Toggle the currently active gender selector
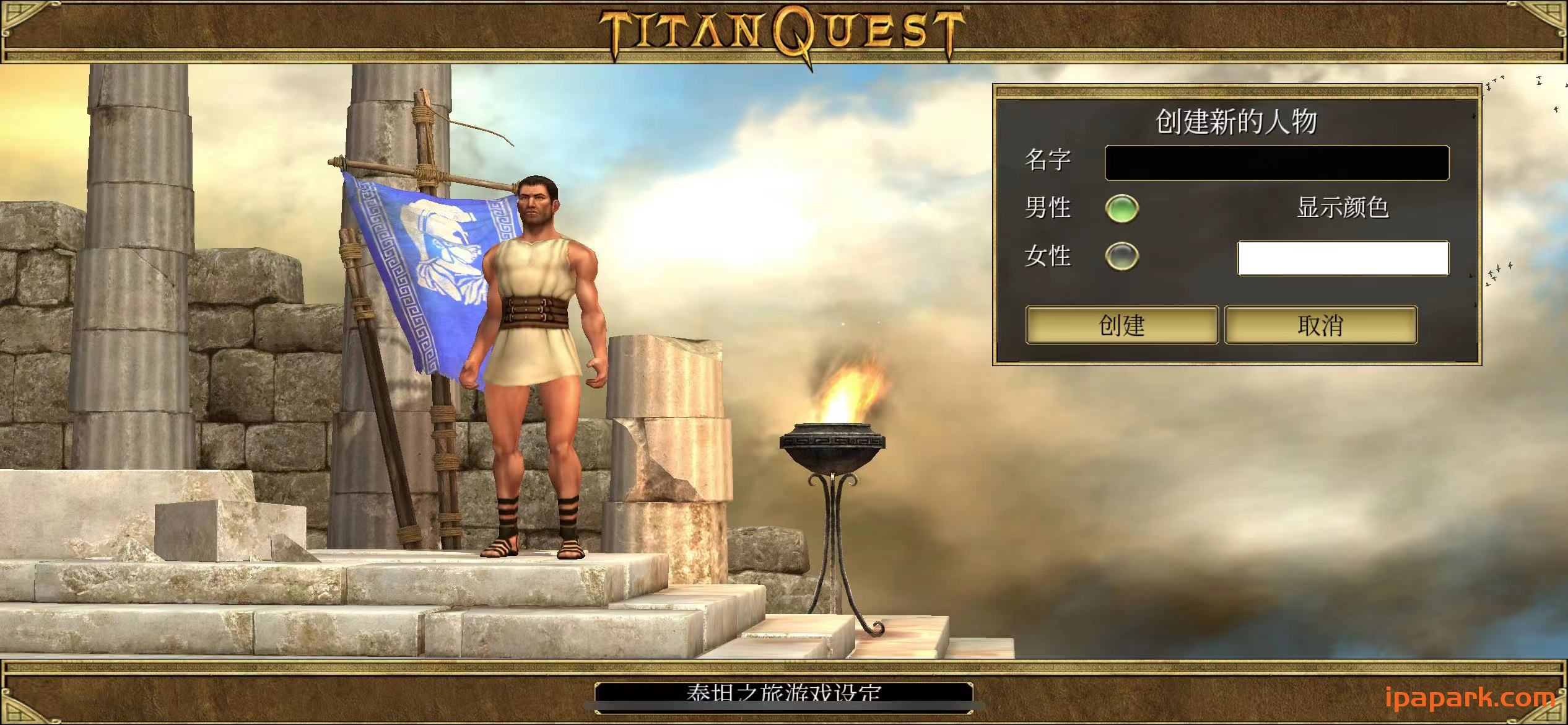Screen dimensions: 1568x725 pos(1123,209)
